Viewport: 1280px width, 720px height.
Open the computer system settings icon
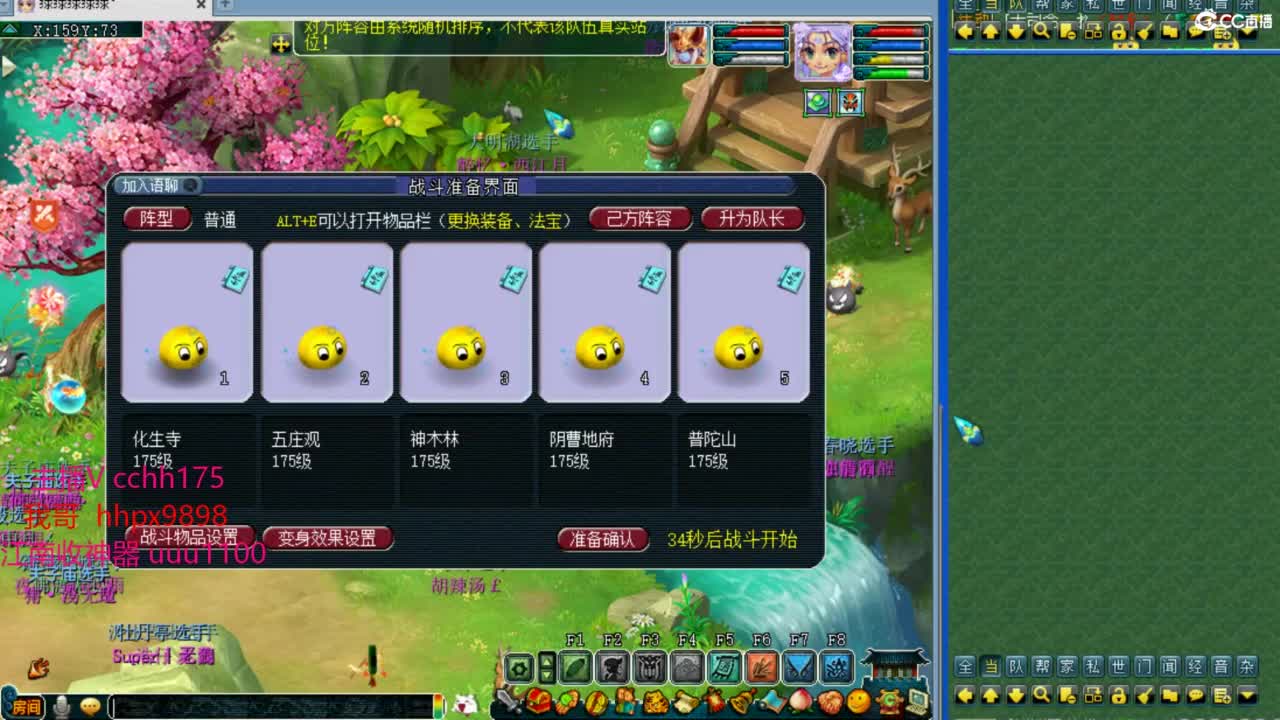[x=918, y=703]
